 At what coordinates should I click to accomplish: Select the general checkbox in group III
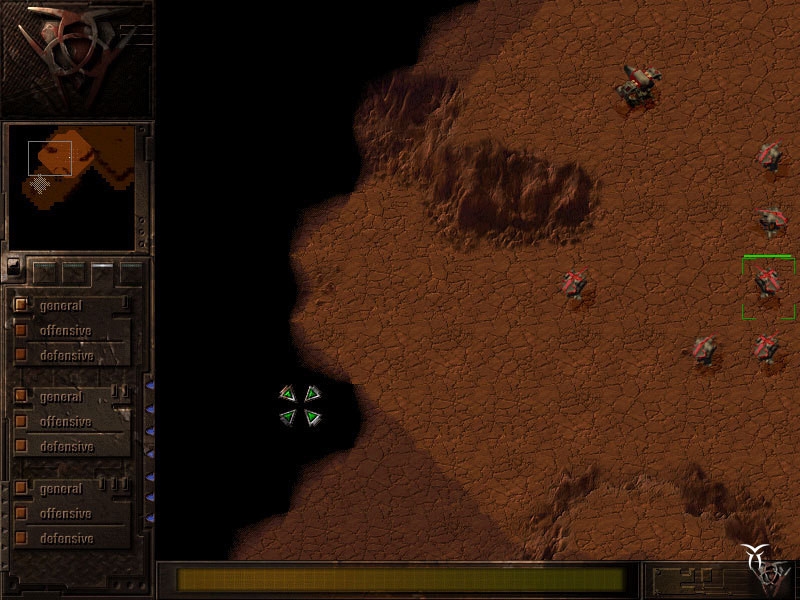click(x=20, y=488)
